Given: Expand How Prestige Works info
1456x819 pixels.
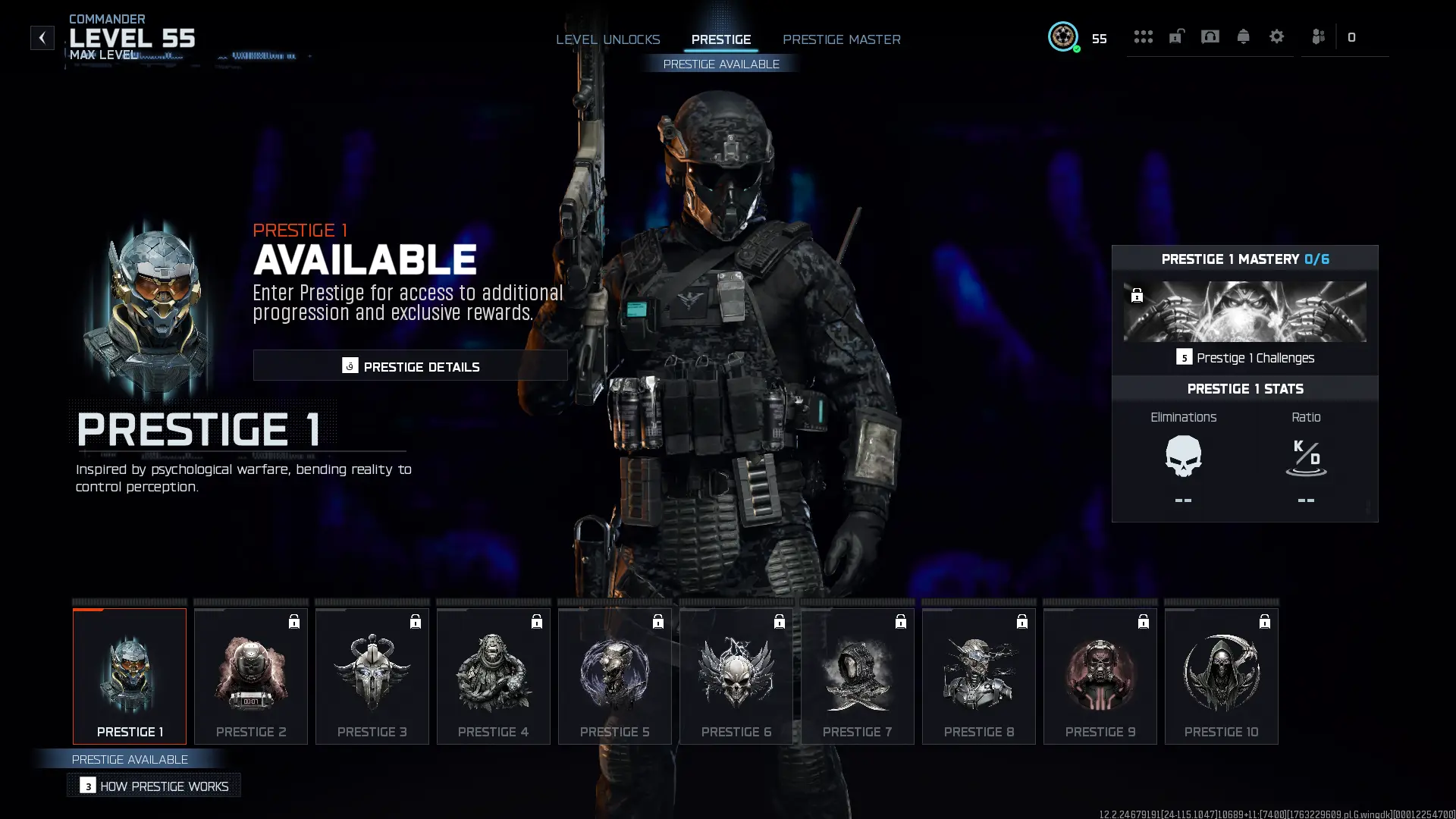Looking at the screenshot, I should (x=154, y=786).
